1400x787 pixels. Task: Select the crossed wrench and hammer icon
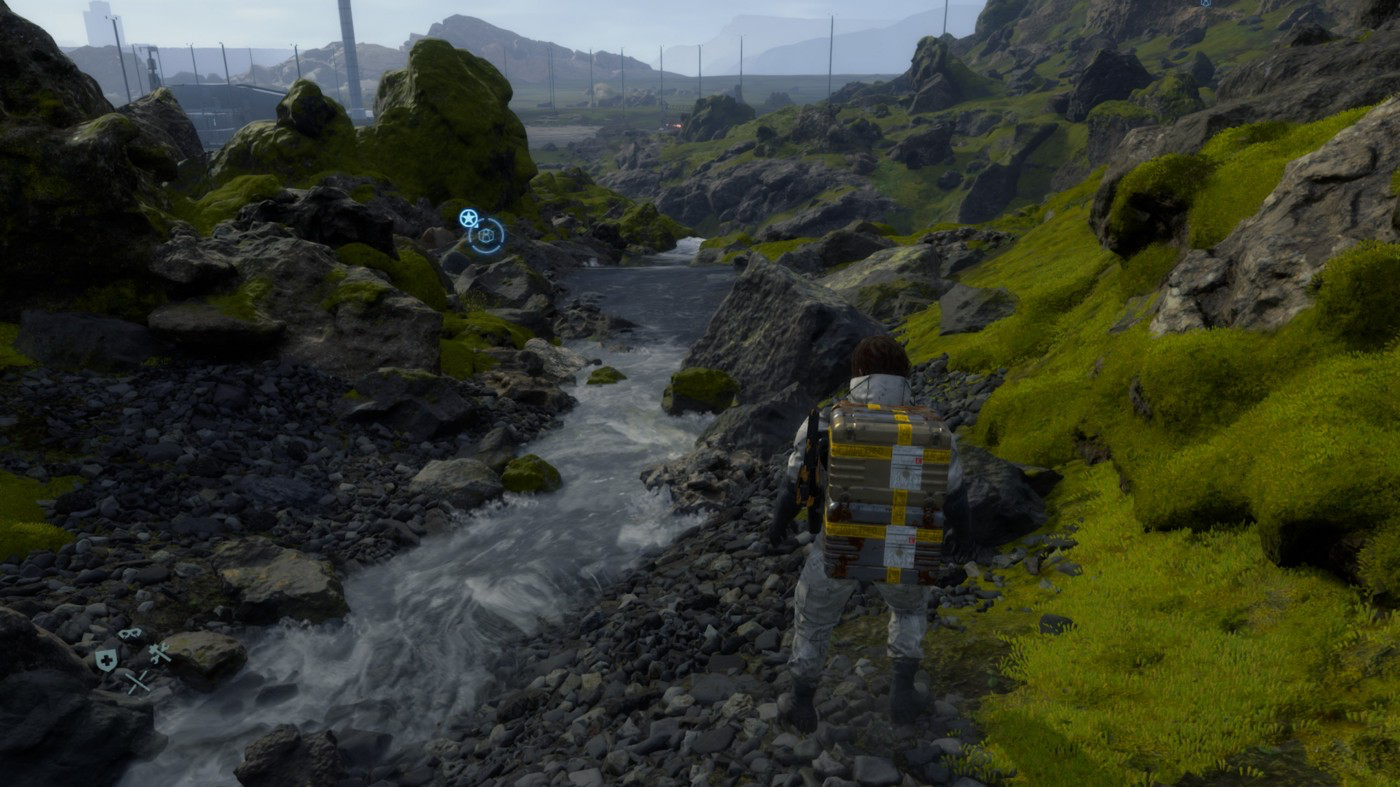point(159,654)
